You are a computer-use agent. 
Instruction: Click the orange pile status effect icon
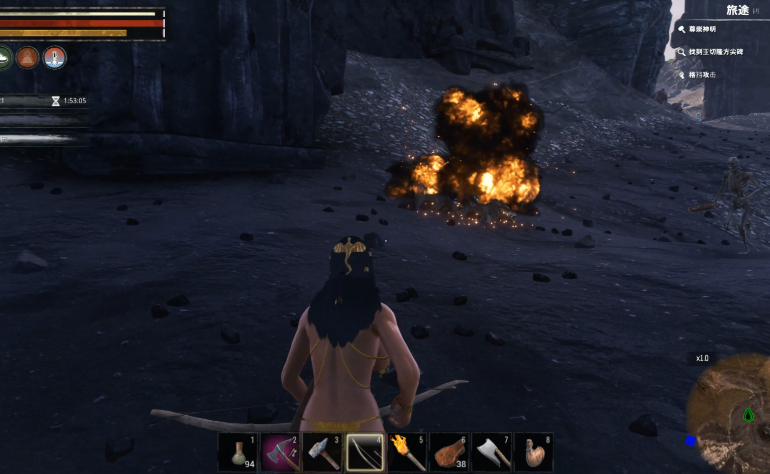pos(27,57)
